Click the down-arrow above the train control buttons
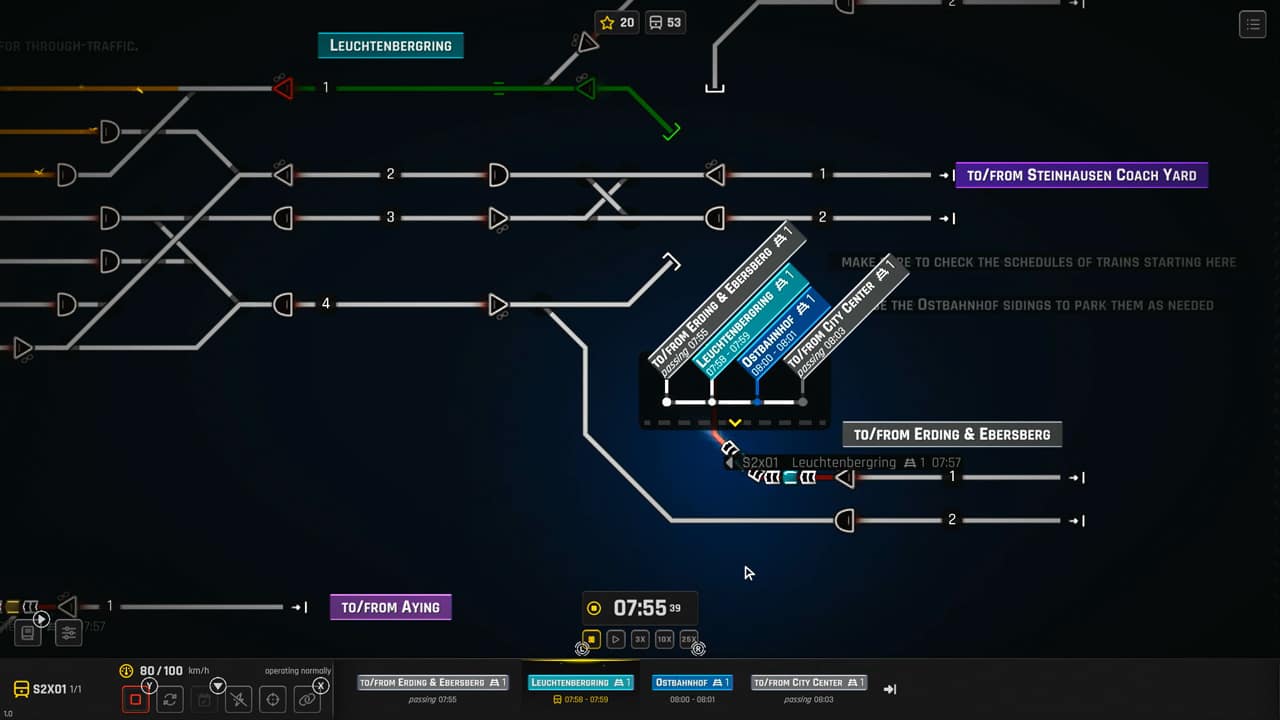The width and height of the screenshot is (1280, 720). 218,686
